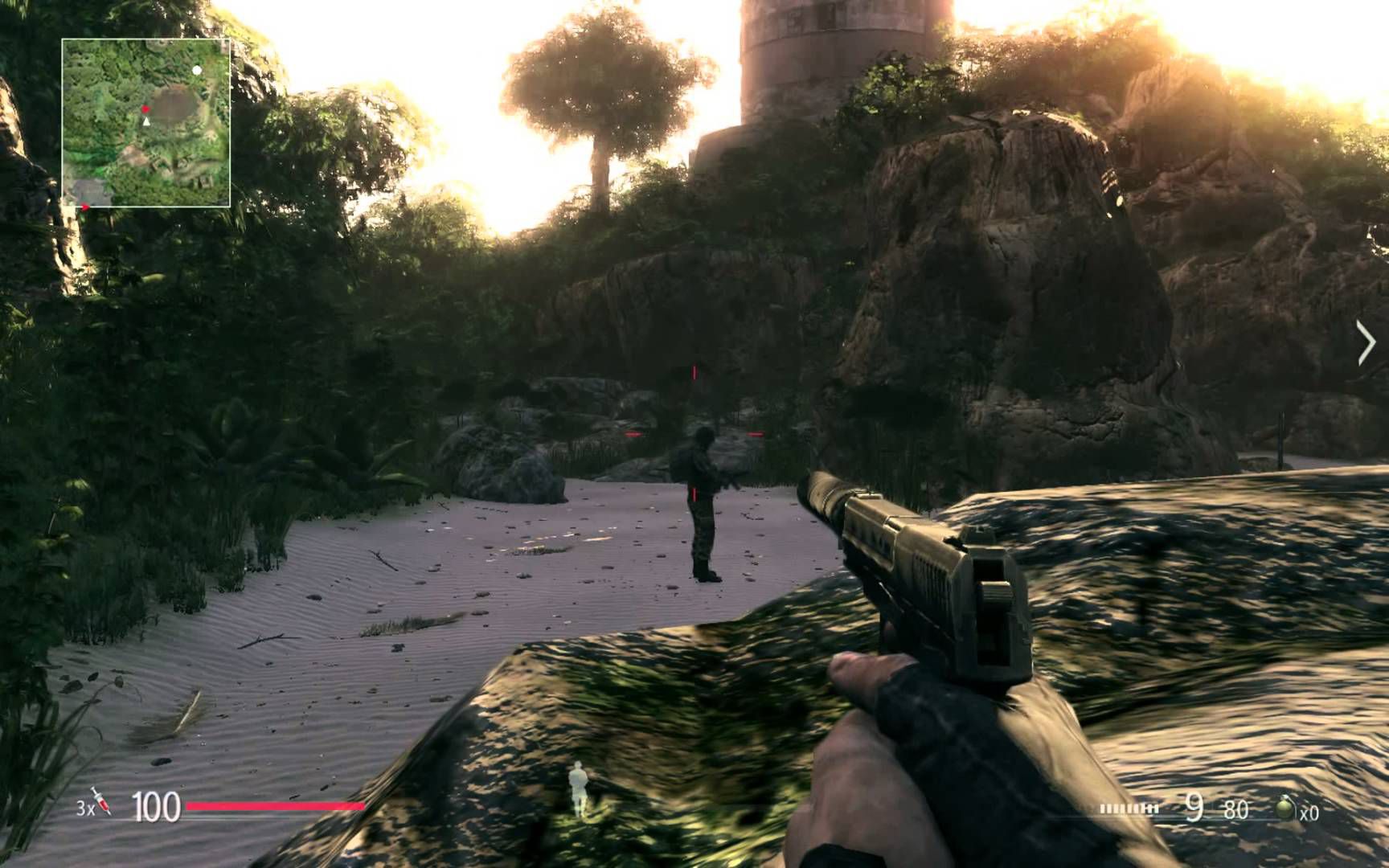Screen dimensions: 1389x868
Task: Toggle the grenade counter display
Action: [x=1310, y=812]
